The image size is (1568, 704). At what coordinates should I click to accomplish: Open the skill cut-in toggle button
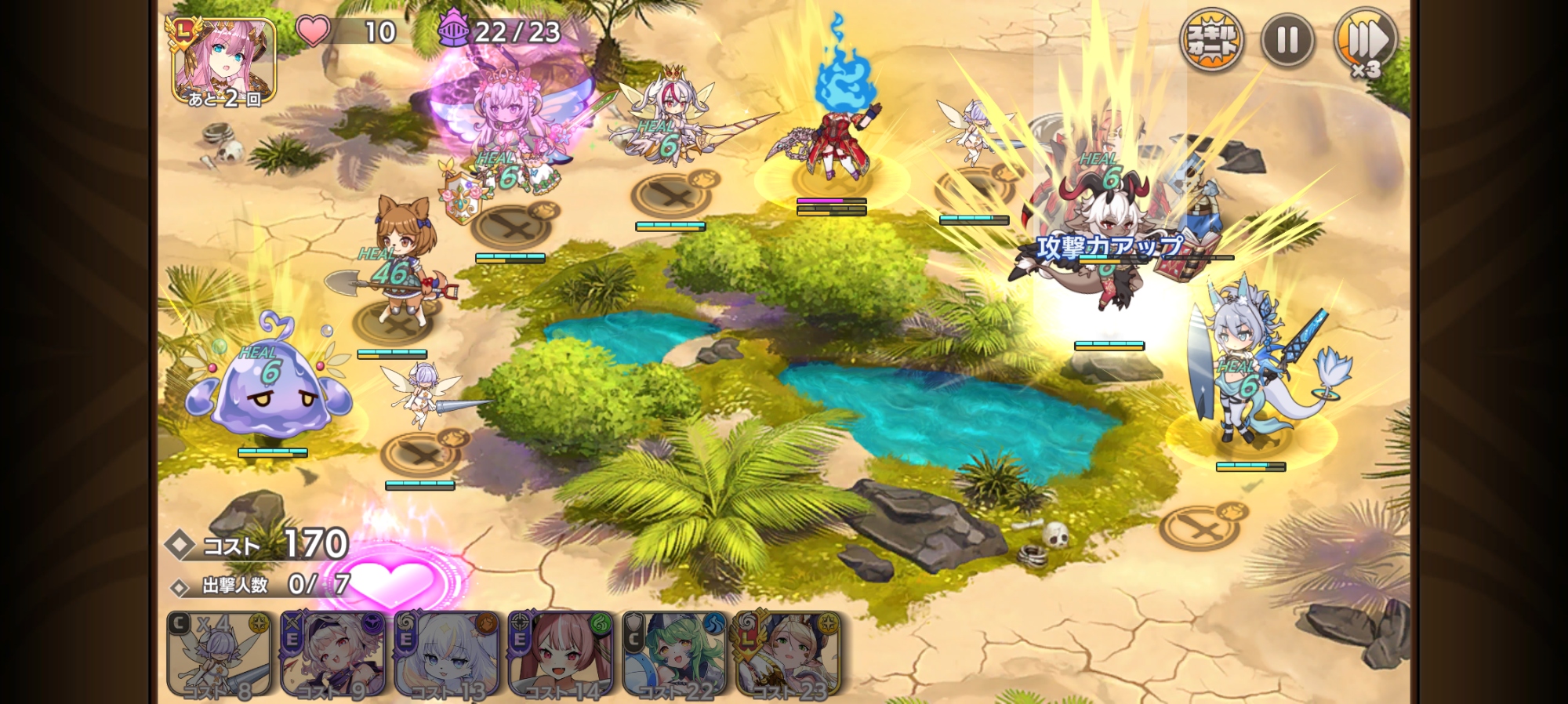coord(1211,40)
